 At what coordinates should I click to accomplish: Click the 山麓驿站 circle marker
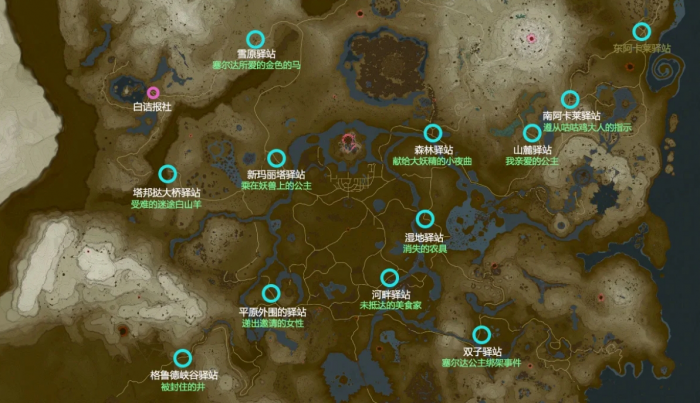[x=532, y=133]
